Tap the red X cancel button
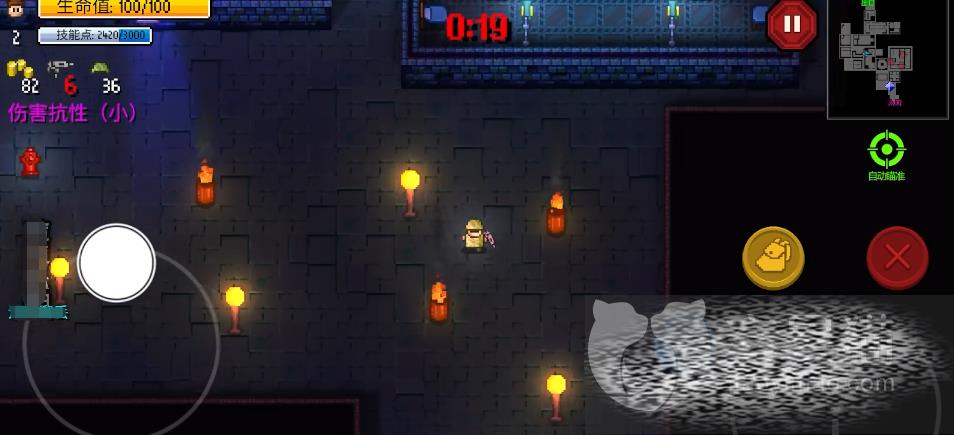The image size is (954, 435). (897, 258)
